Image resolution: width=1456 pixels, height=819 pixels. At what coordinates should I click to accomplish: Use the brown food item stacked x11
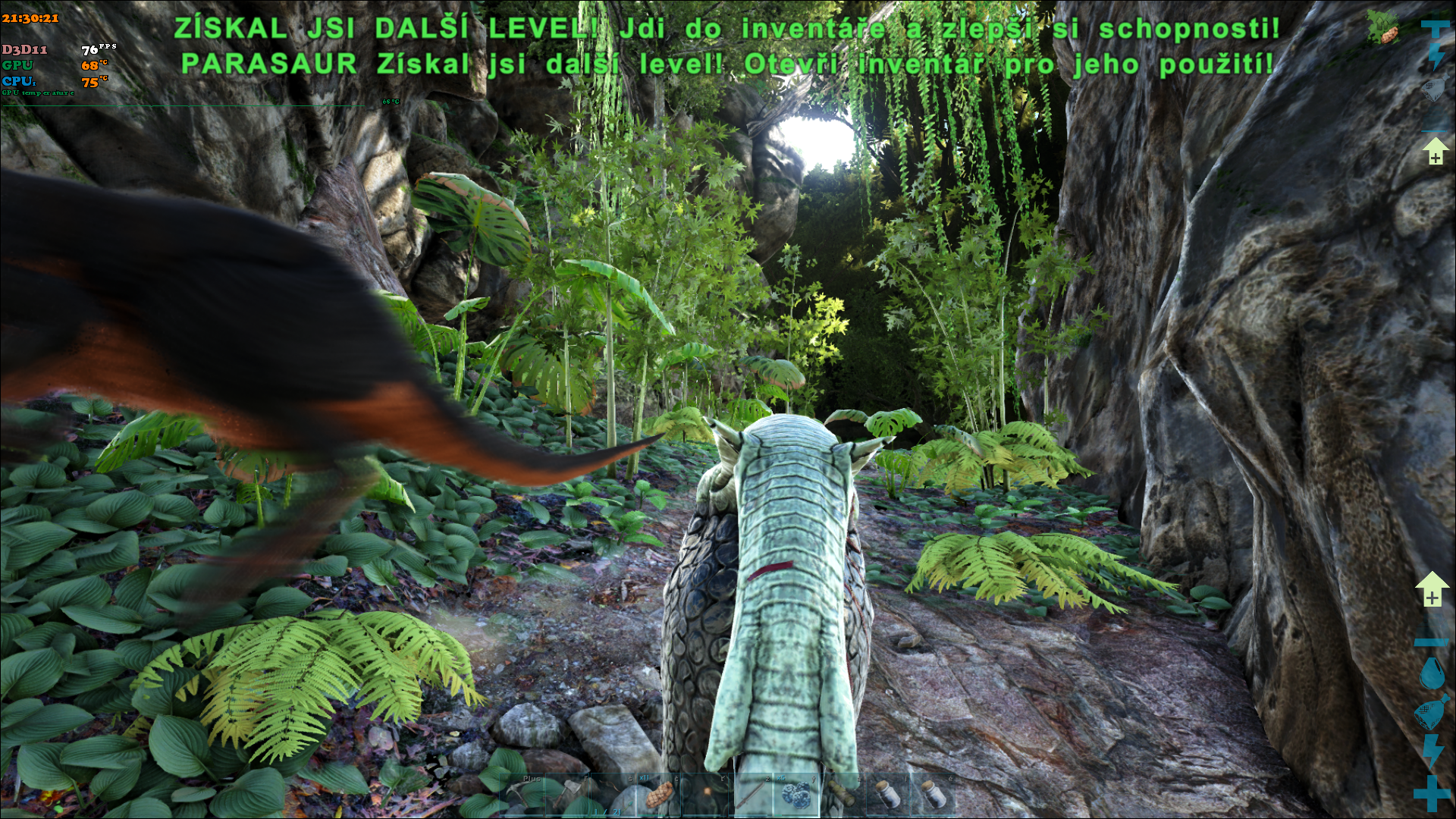coord(659,795)
